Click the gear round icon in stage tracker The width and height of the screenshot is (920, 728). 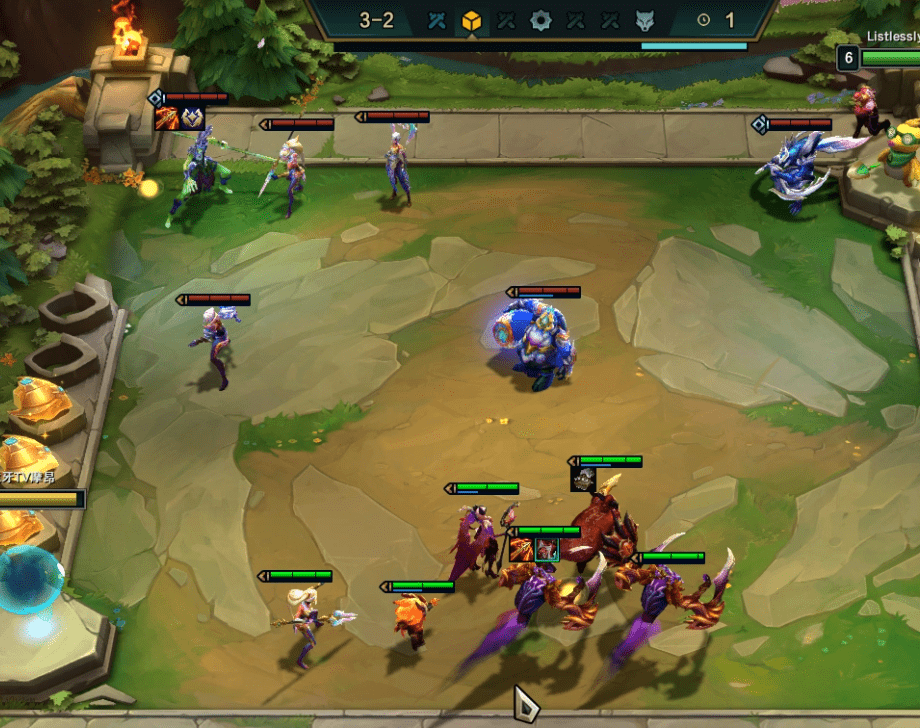coord(541,20)
